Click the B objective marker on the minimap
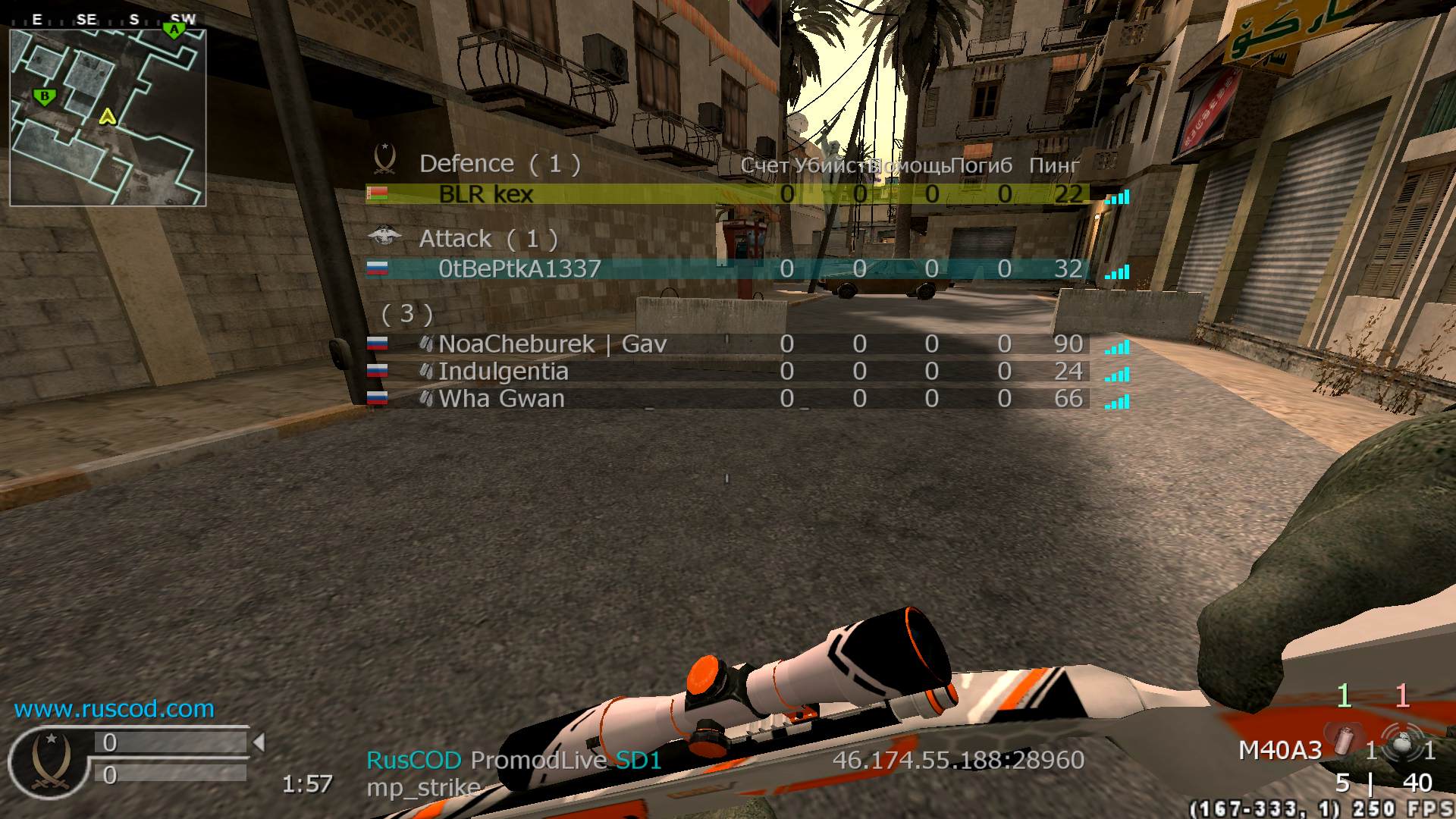Viewport: 1456px width, 819px height. point(43,96)
